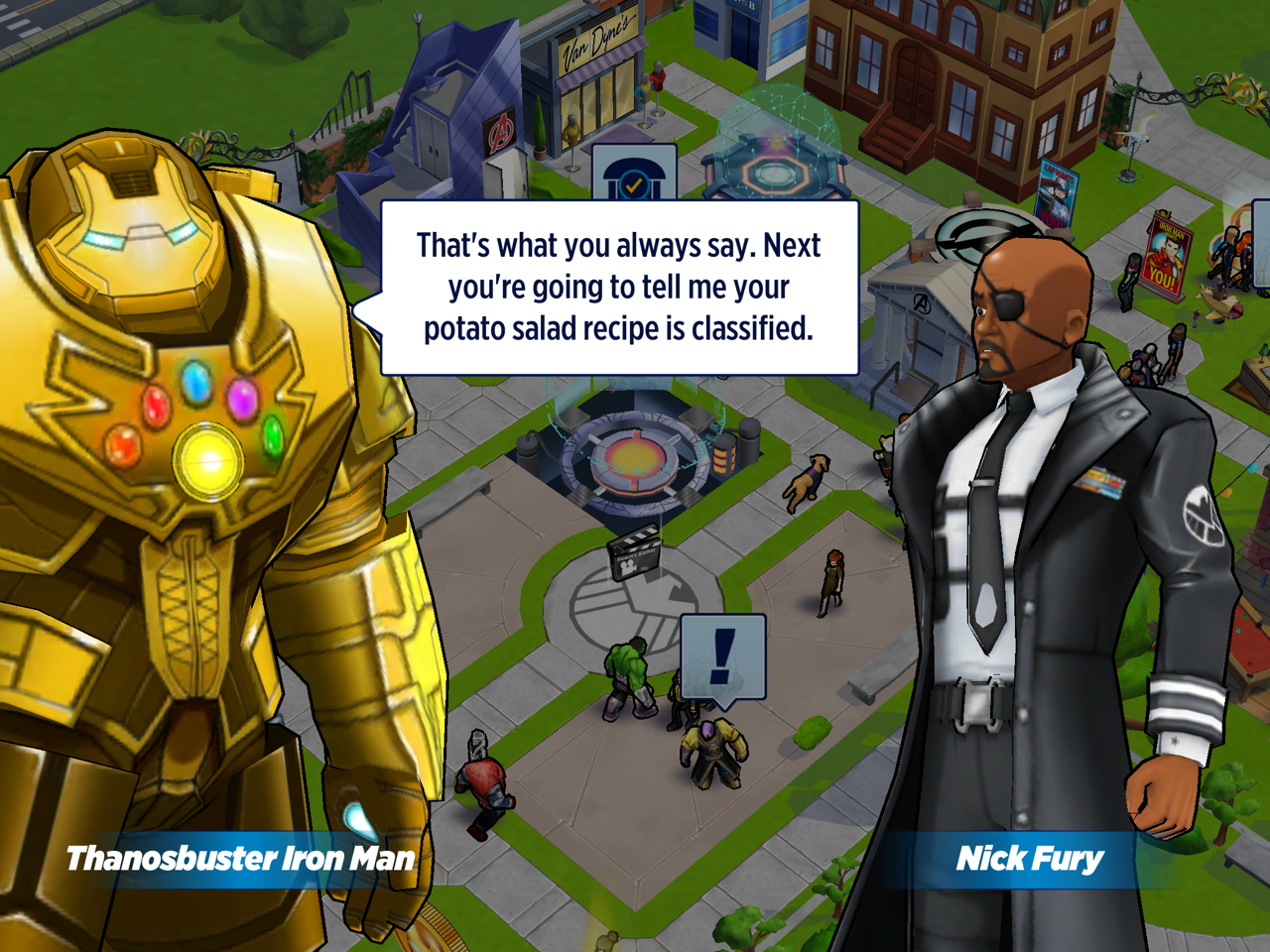Open the exclamation mark quest bubble
1270x952 pixels.
(x=723, y=656)
